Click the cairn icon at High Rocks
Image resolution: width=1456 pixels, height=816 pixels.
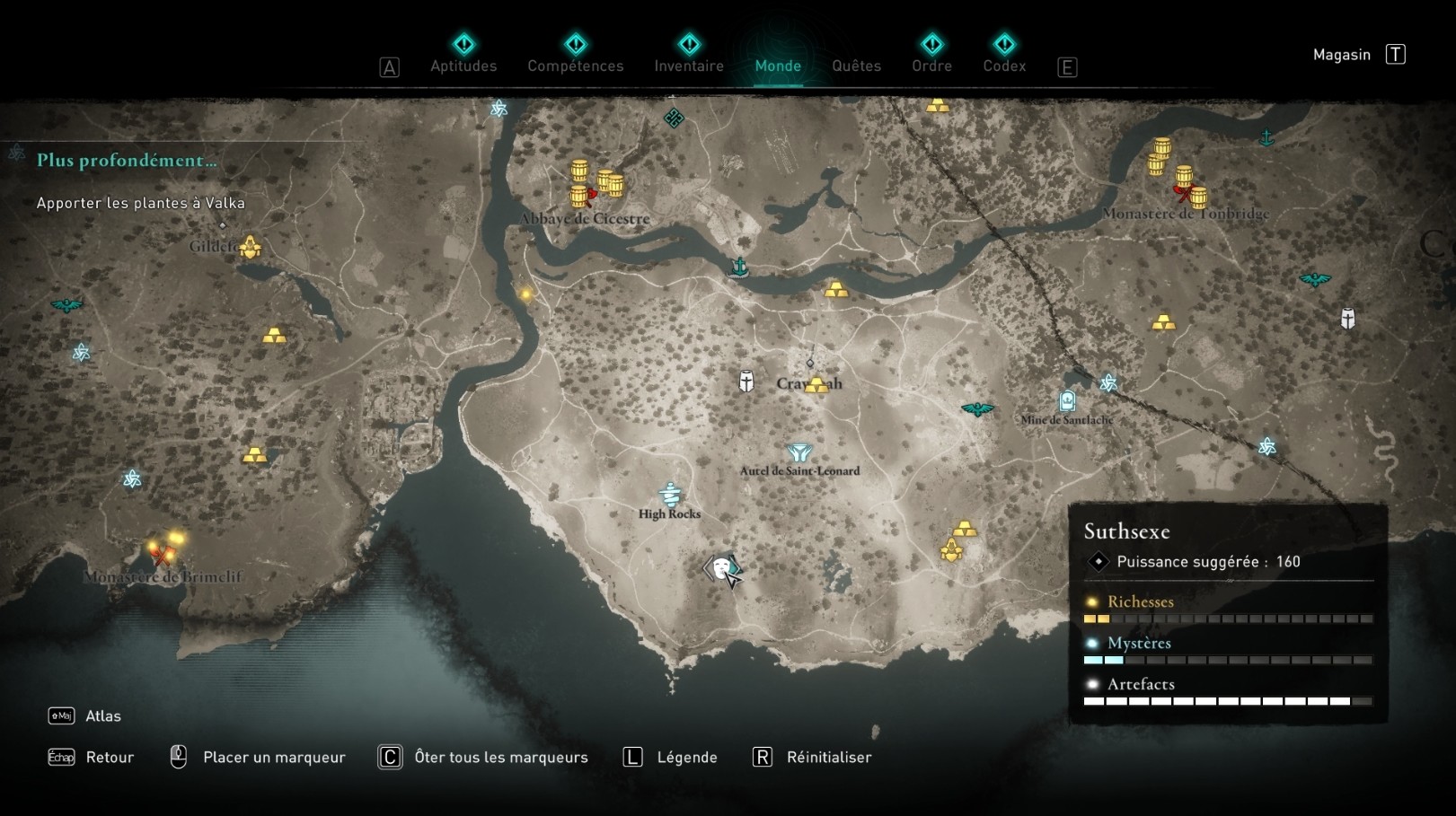click(x=669, y=495)
